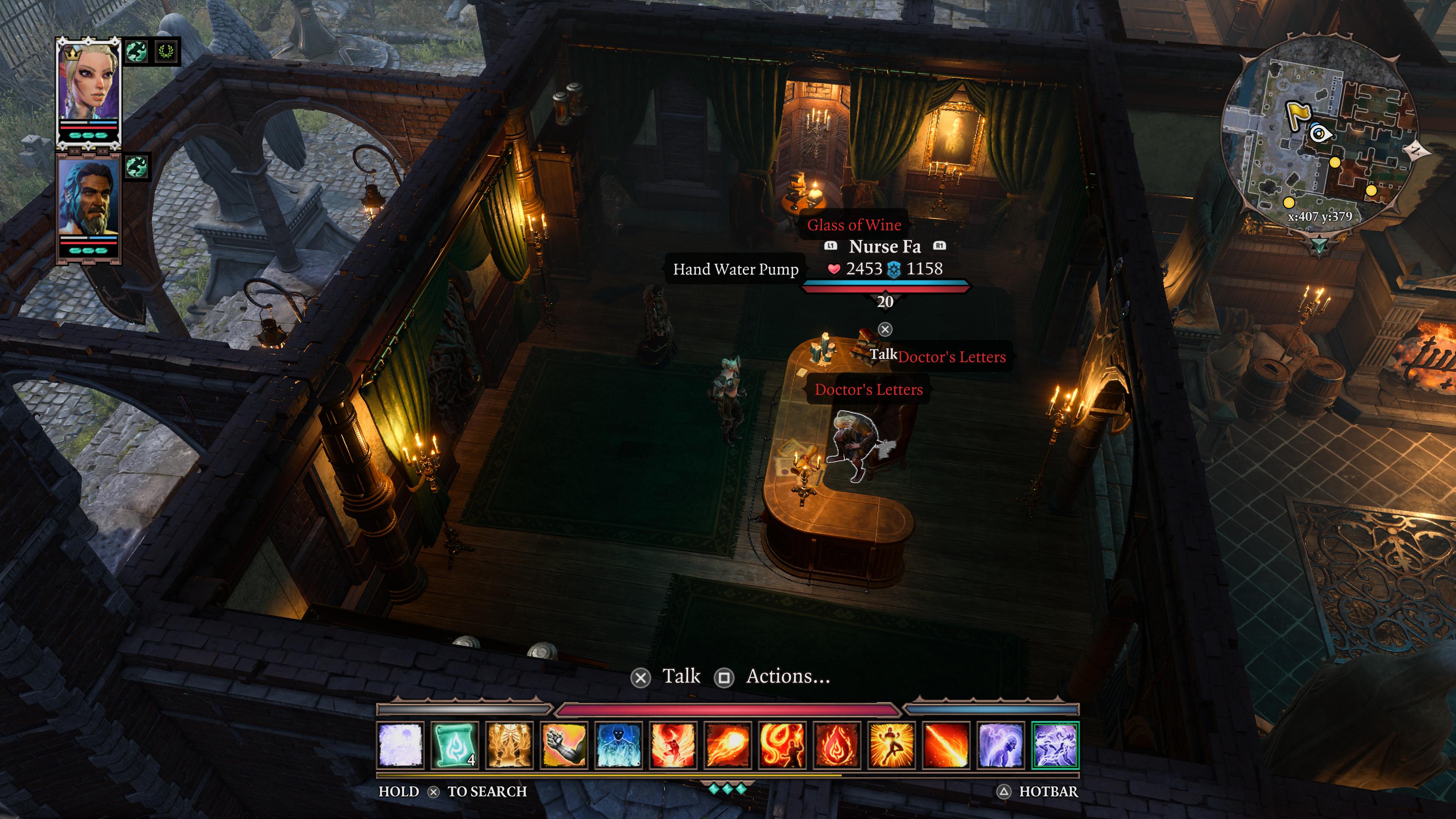Click the green laurel wreath status icon
1456x819 pixels.
point(166,52)
